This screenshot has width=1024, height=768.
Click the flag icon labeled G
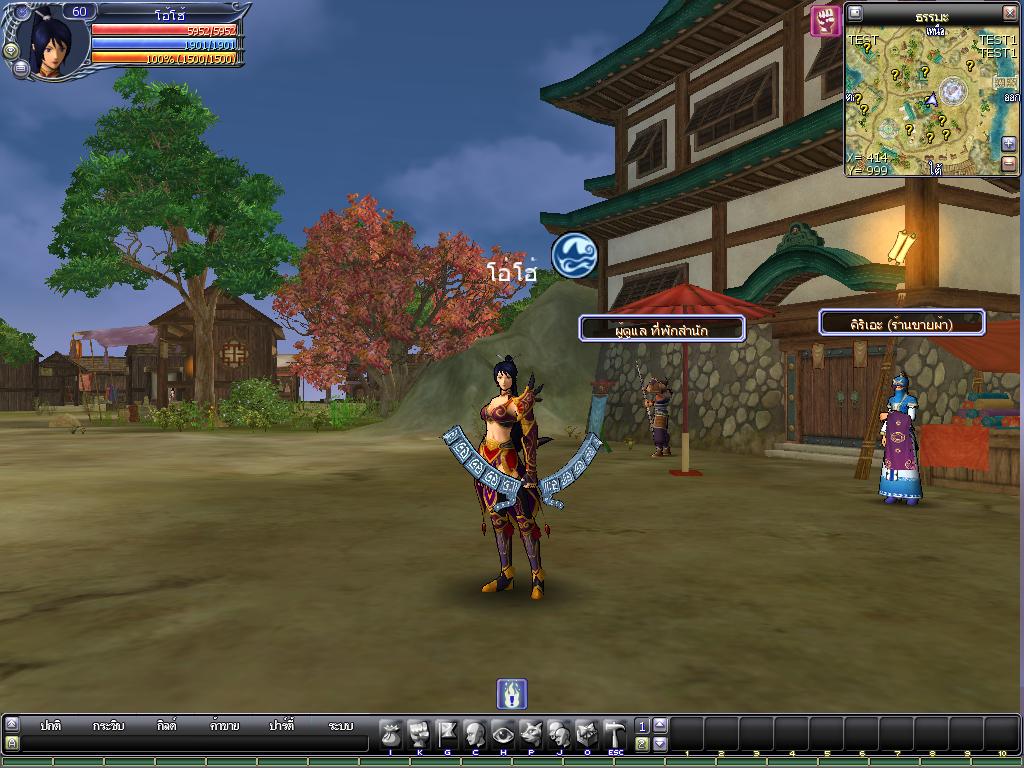[x=447, y=733]
